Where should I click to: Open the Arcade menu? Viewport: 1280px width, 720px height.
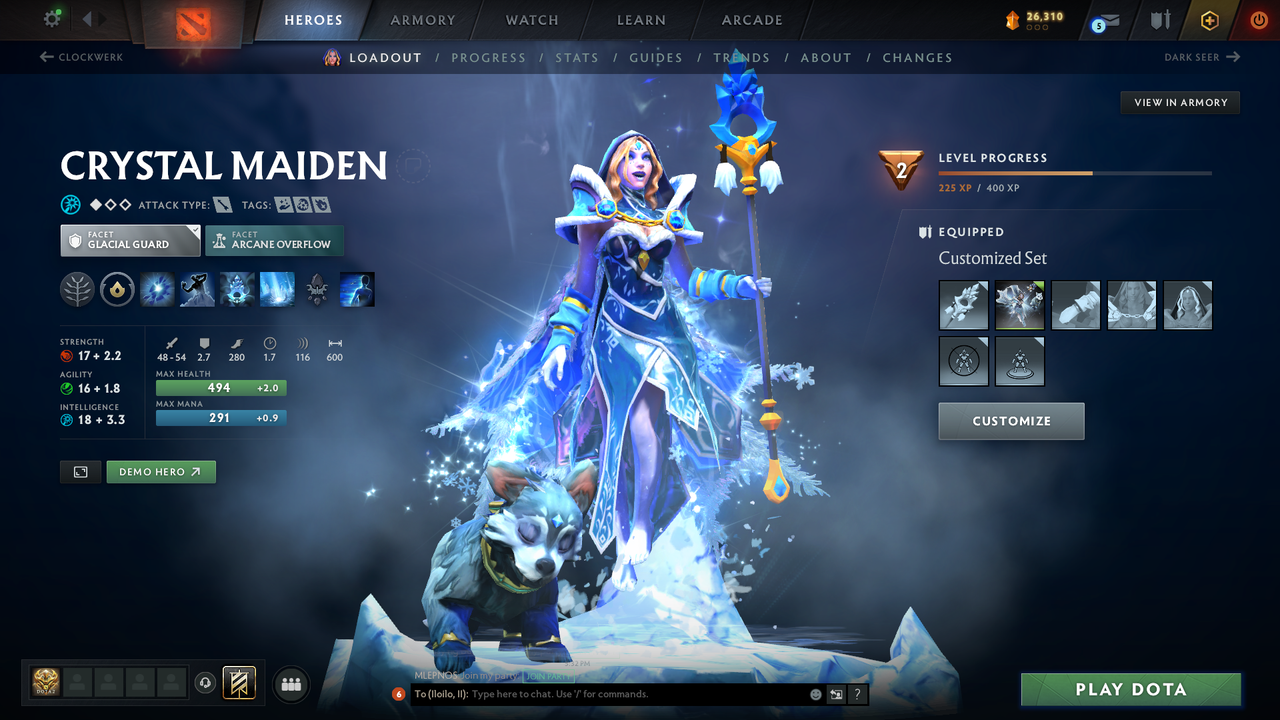[x=751, y=19]
